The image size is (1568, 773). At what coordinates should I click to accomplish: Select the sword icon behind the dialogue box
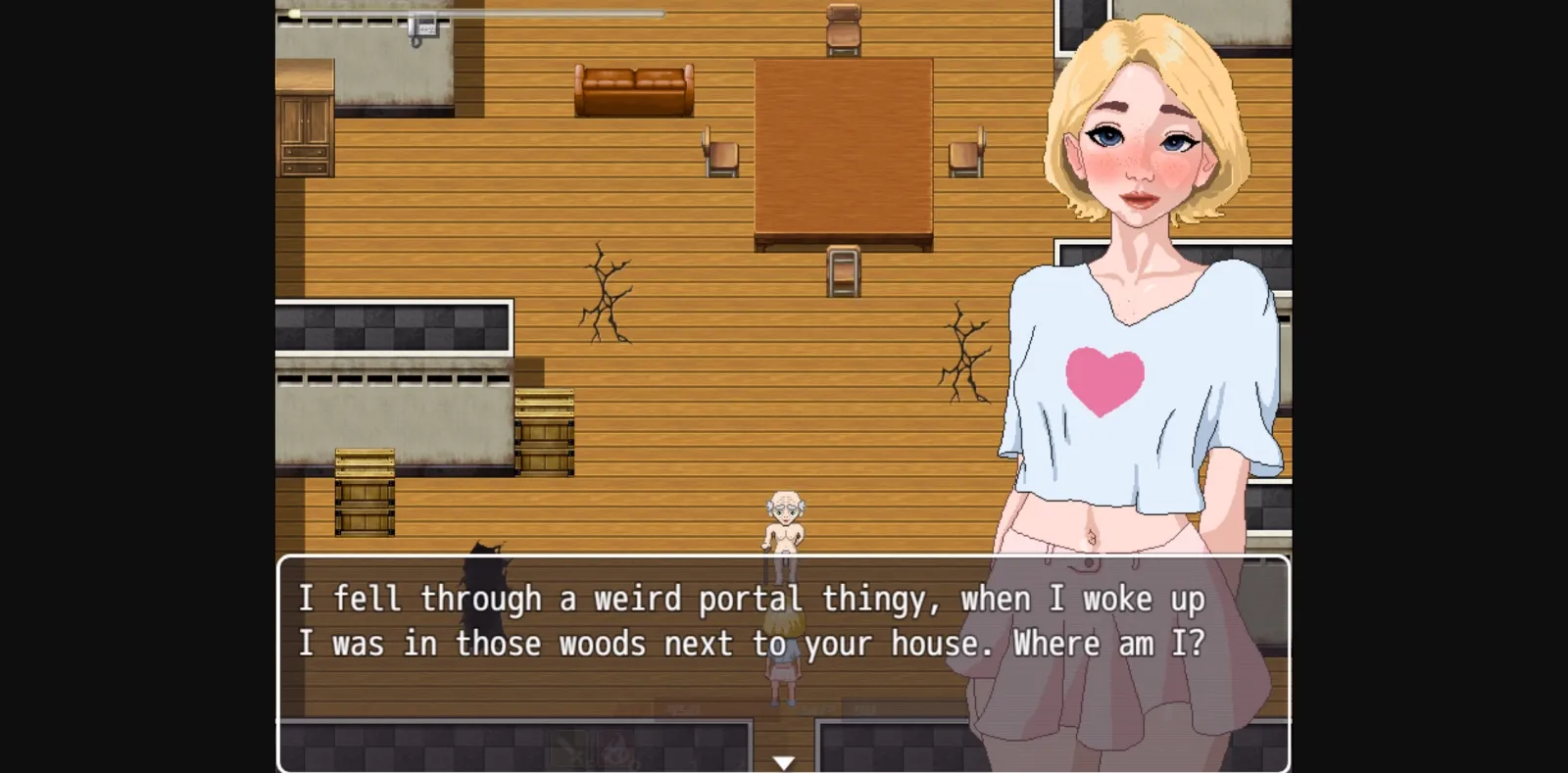tap(568, 748)
